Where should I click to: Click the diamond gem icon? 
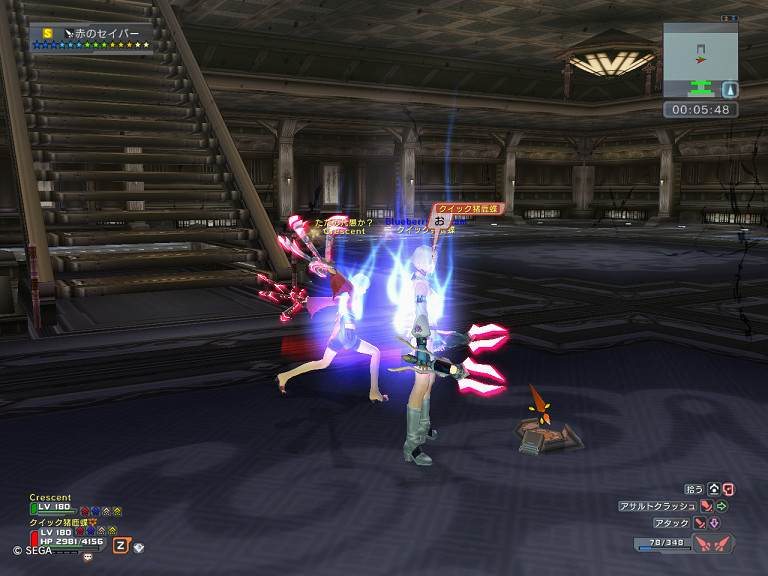coord(139,547)
